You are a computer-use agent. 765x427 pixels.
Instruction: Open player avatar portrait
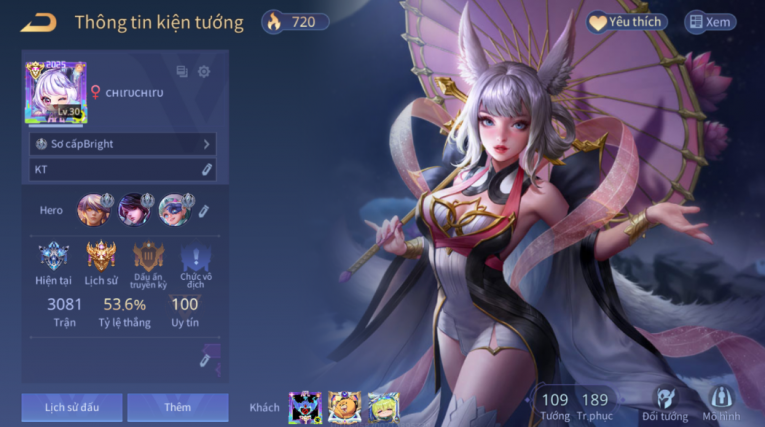[56, 93]
